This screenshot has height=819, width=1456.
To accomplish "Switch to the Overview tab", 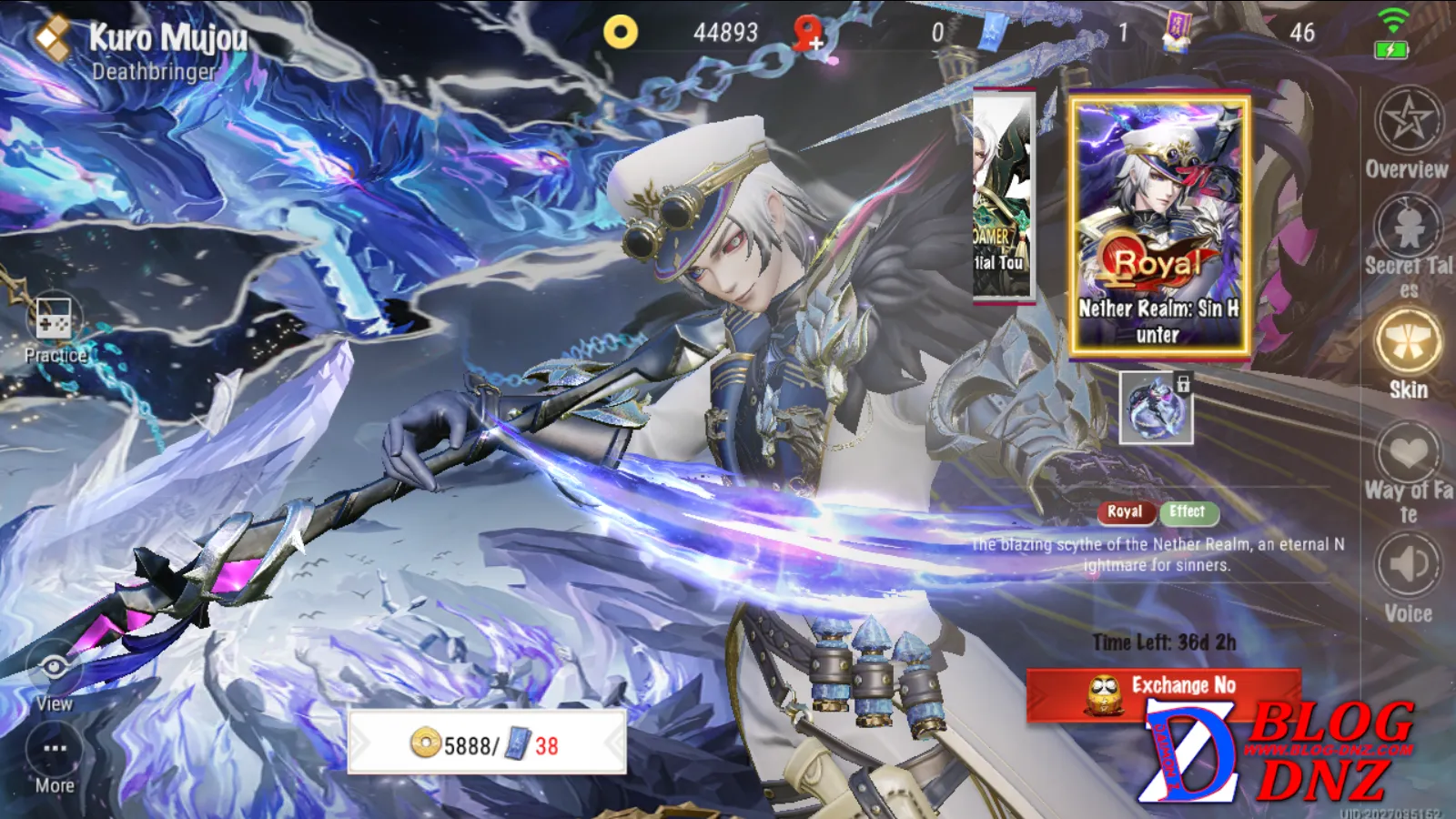I will (x=1408, y=134).
